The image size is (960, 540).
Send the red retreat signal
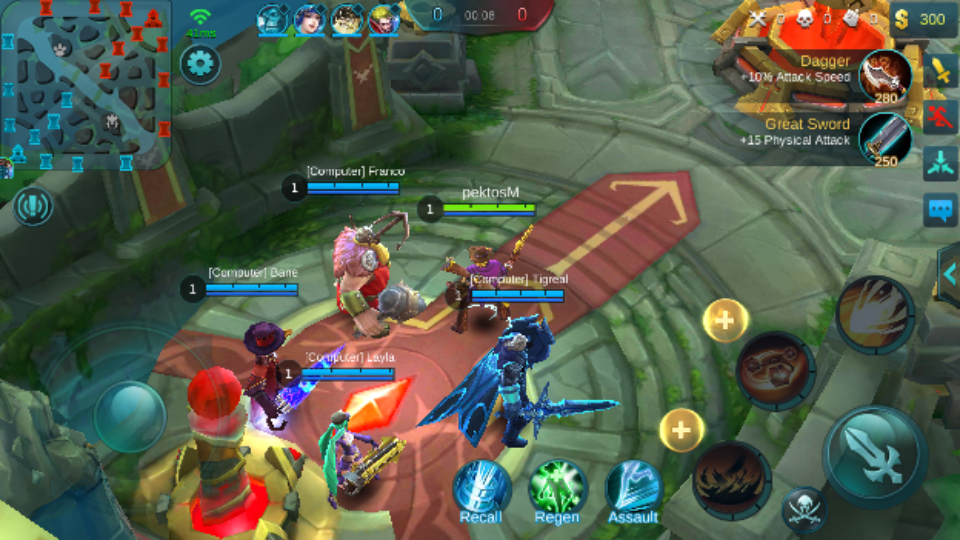[940, 117]
